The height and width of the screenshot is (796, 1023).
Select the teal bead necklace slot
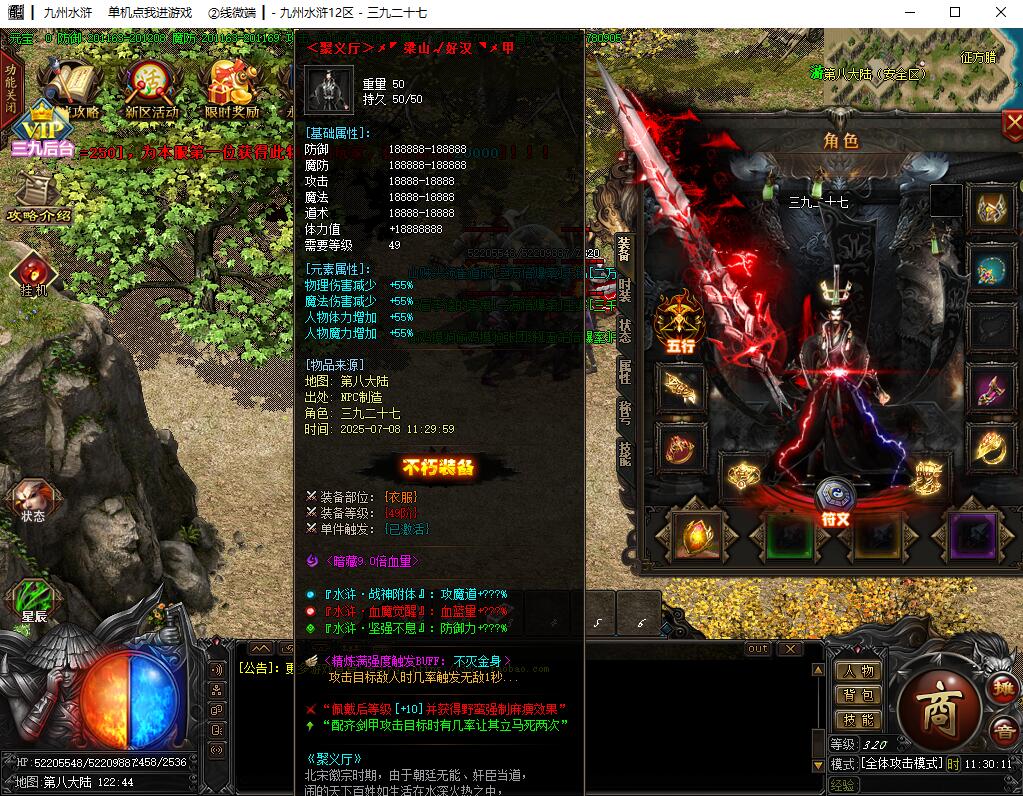pos(990,268)
